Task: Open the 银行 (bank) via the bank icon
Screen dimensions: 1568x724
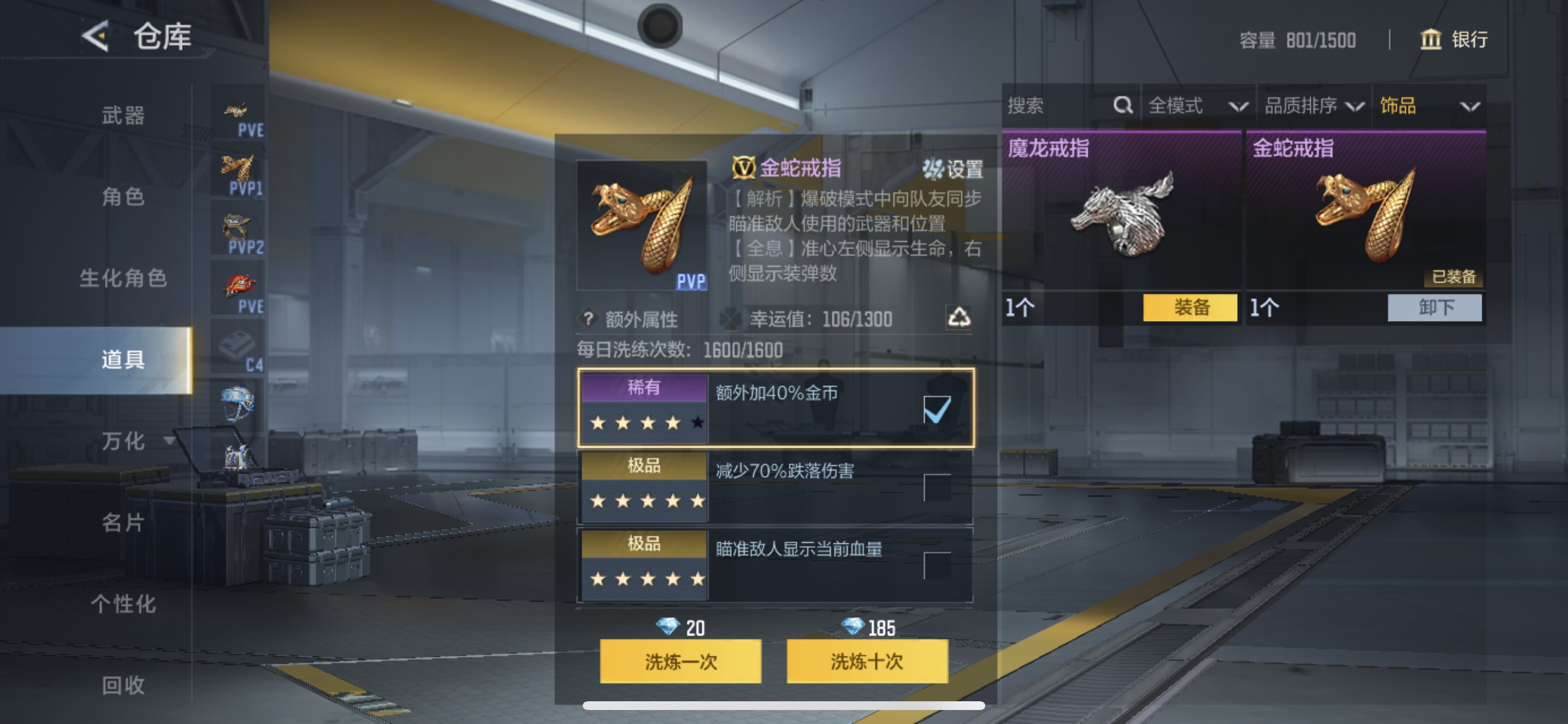Action: (x=1431, y=40)
